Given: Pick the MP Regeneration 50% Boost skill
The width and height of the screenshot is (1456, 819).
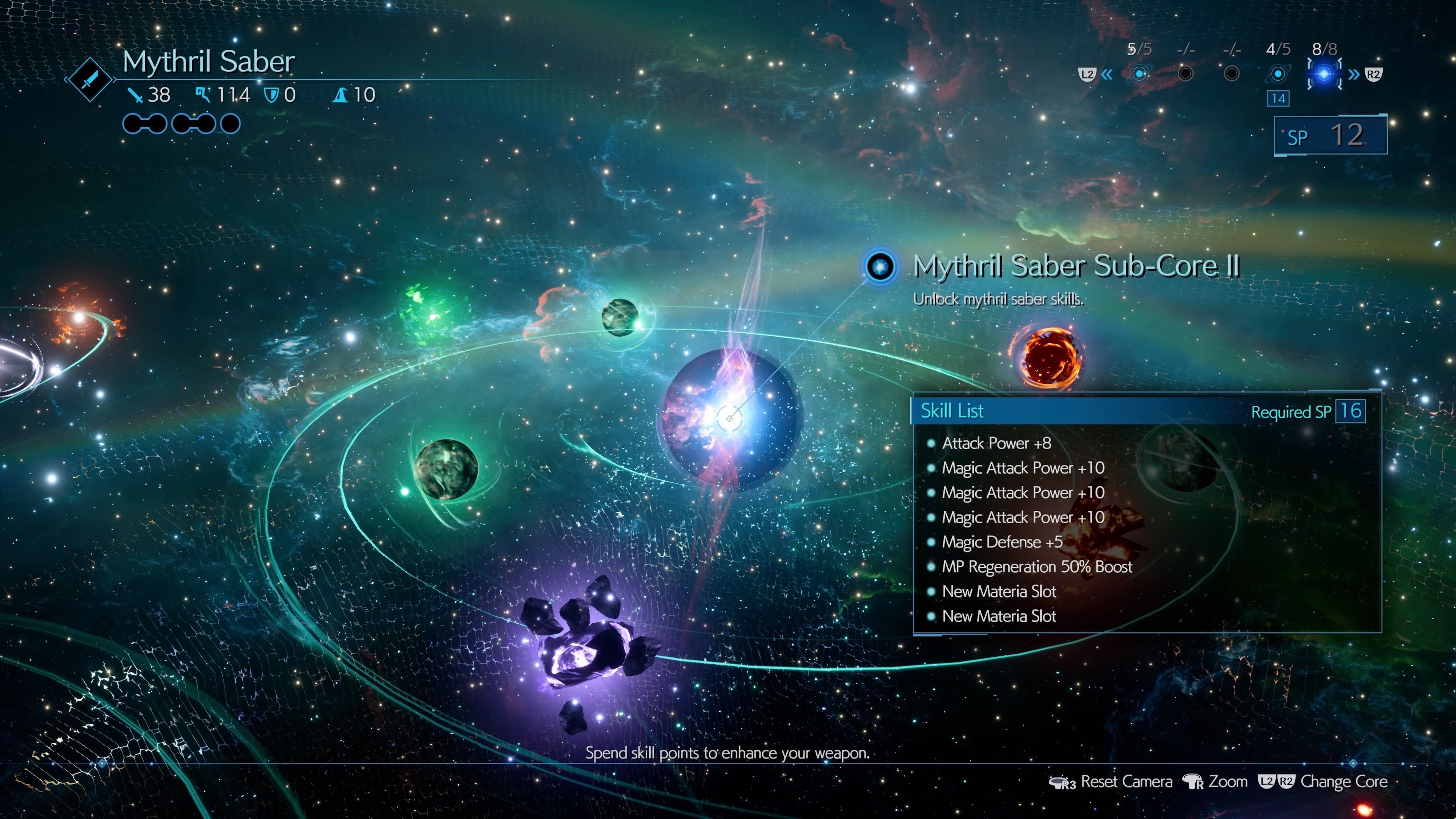Looking at the screenshot, I should click(x=1037, y=567).
